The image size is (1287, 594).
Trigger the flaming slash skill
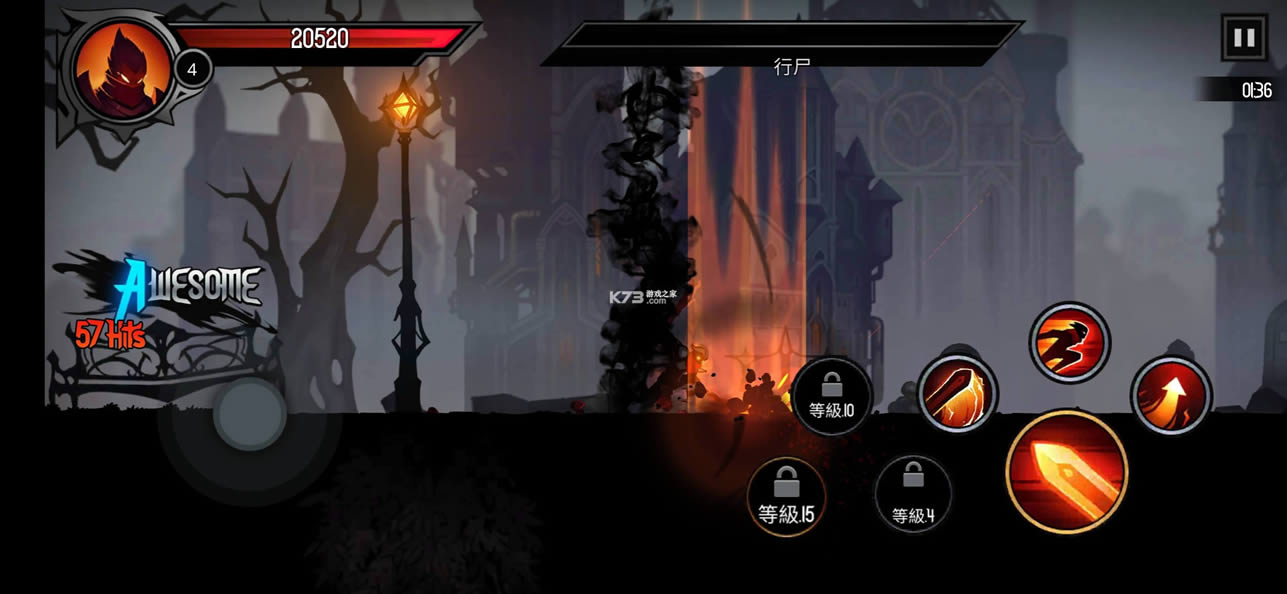[x=957, y=394]
